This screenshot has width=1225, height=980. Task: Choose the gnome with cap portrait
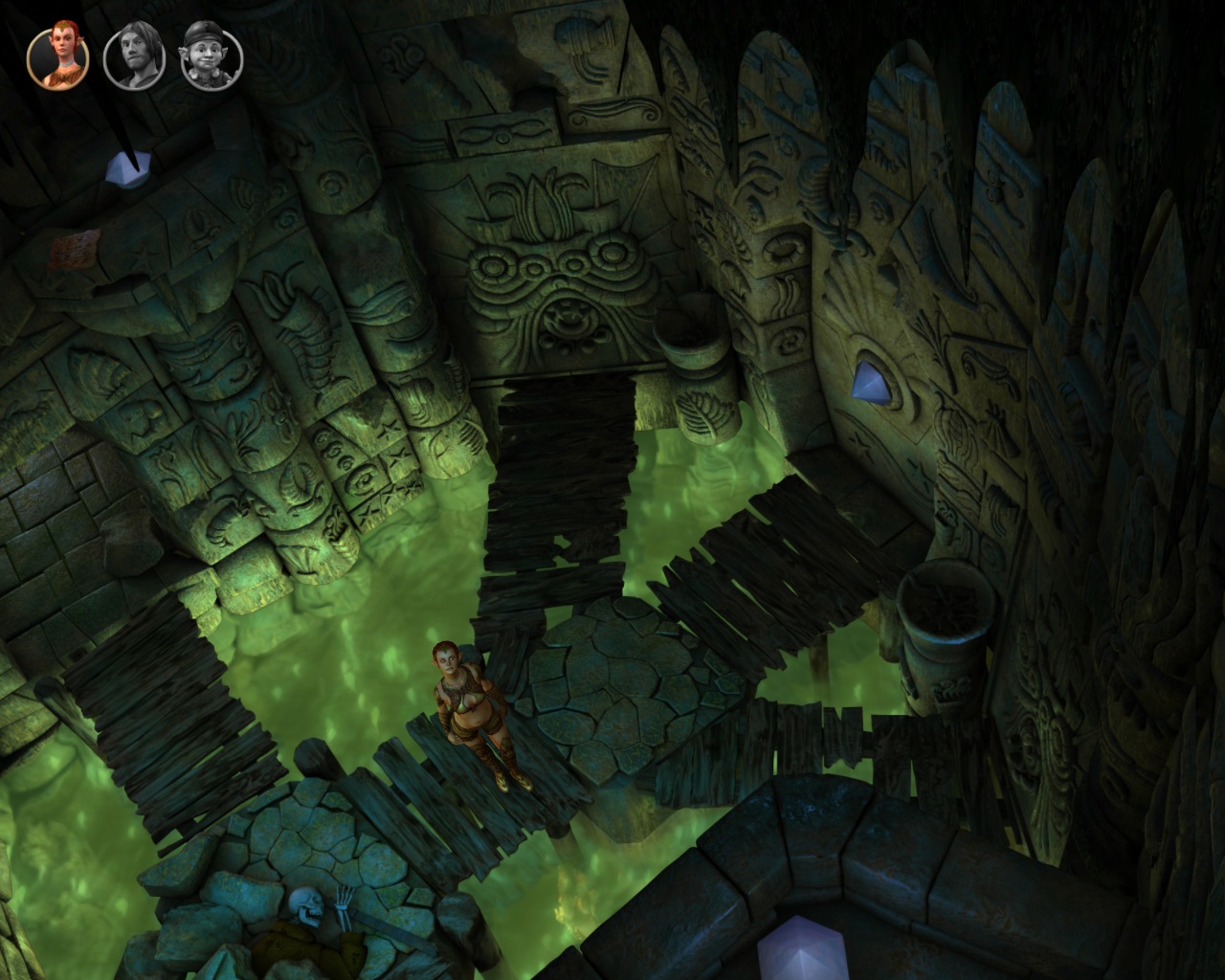[x=212, y=56]
